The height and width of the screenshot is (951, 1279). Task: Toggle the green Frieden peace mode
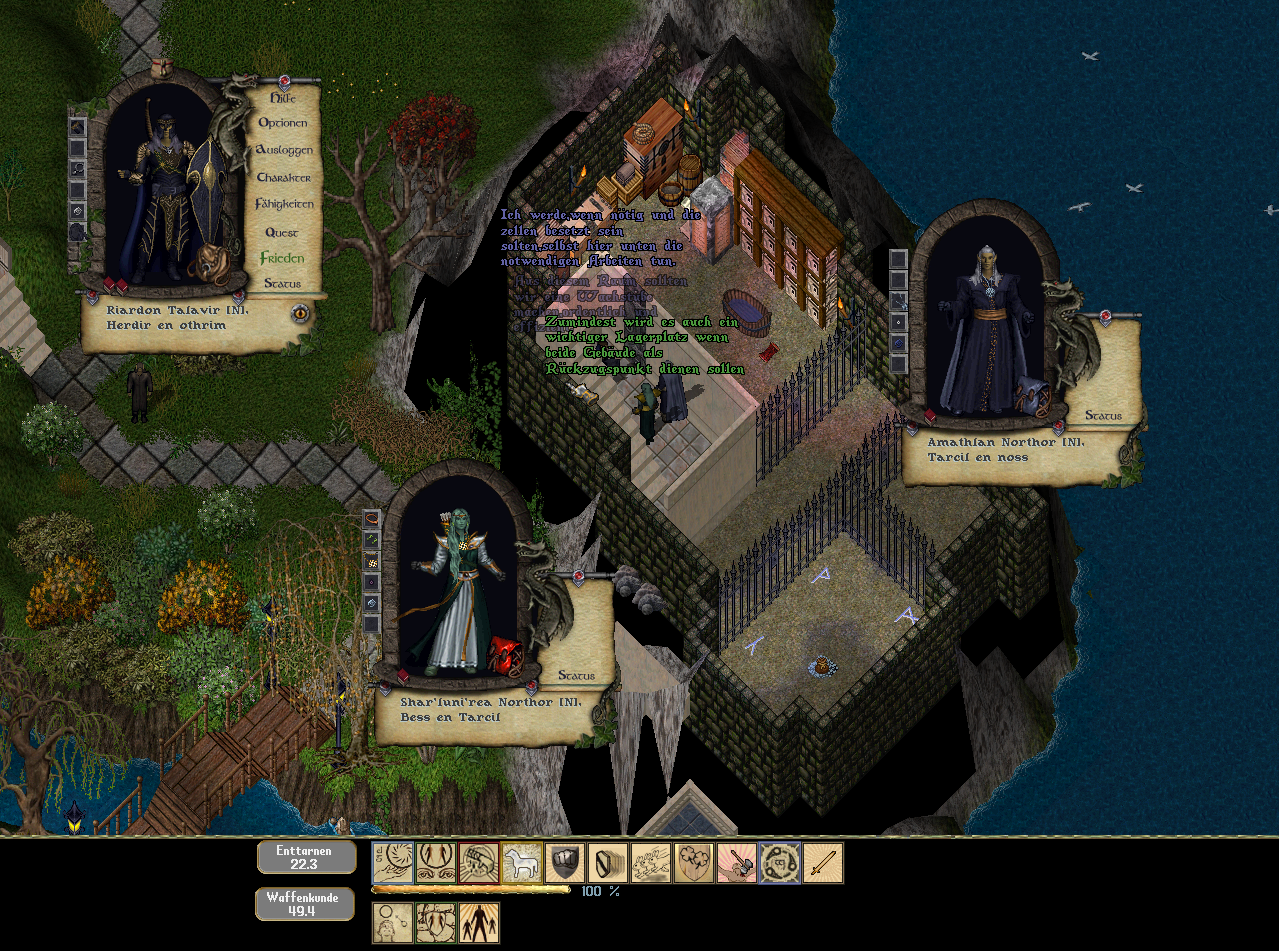pyautogui.click(x=282, y=258)
